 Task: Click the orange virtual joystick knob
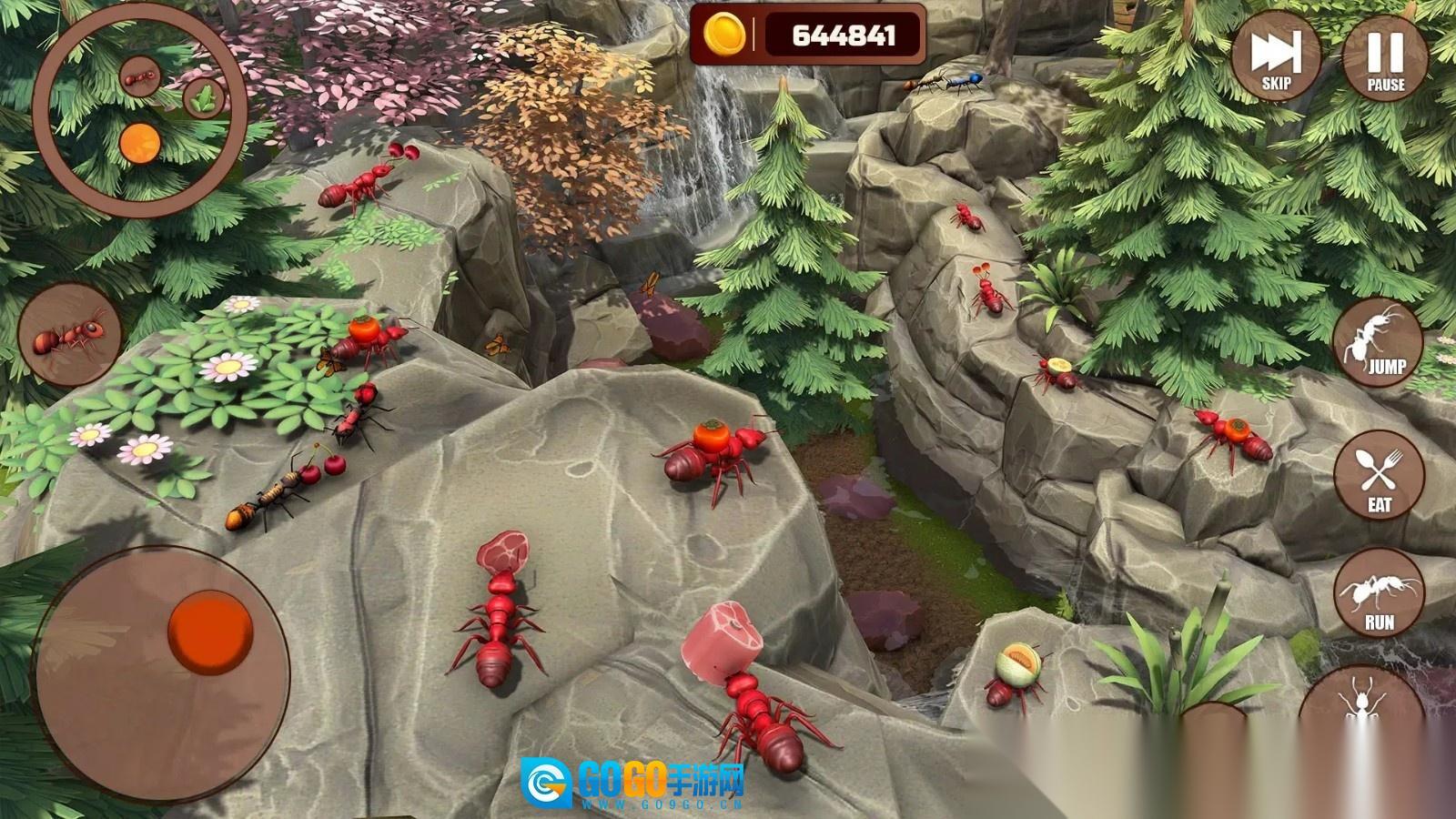tap(210, 632)
